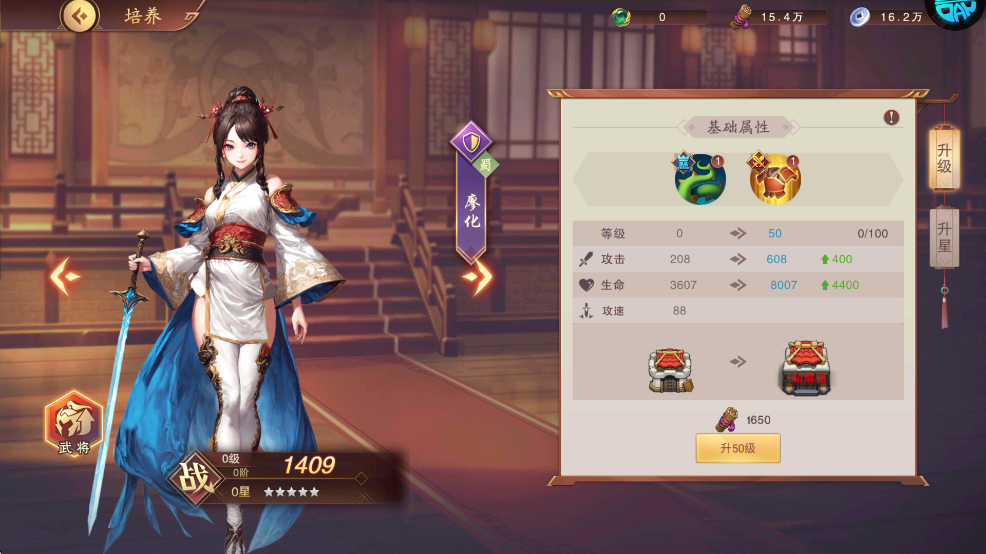The width and height of the screenshot is (986, 554).
Task: Switch to the 升级 tab
Action: (x=944, y=158)
